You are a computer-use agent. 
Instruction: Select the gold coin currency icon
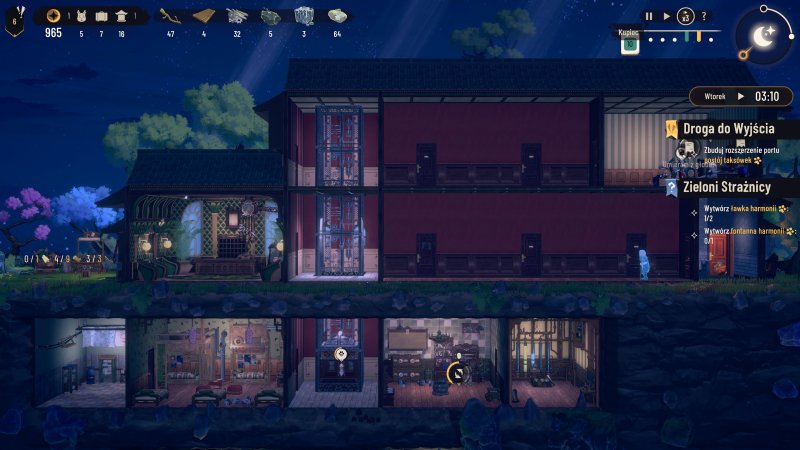tap(52, 16)
